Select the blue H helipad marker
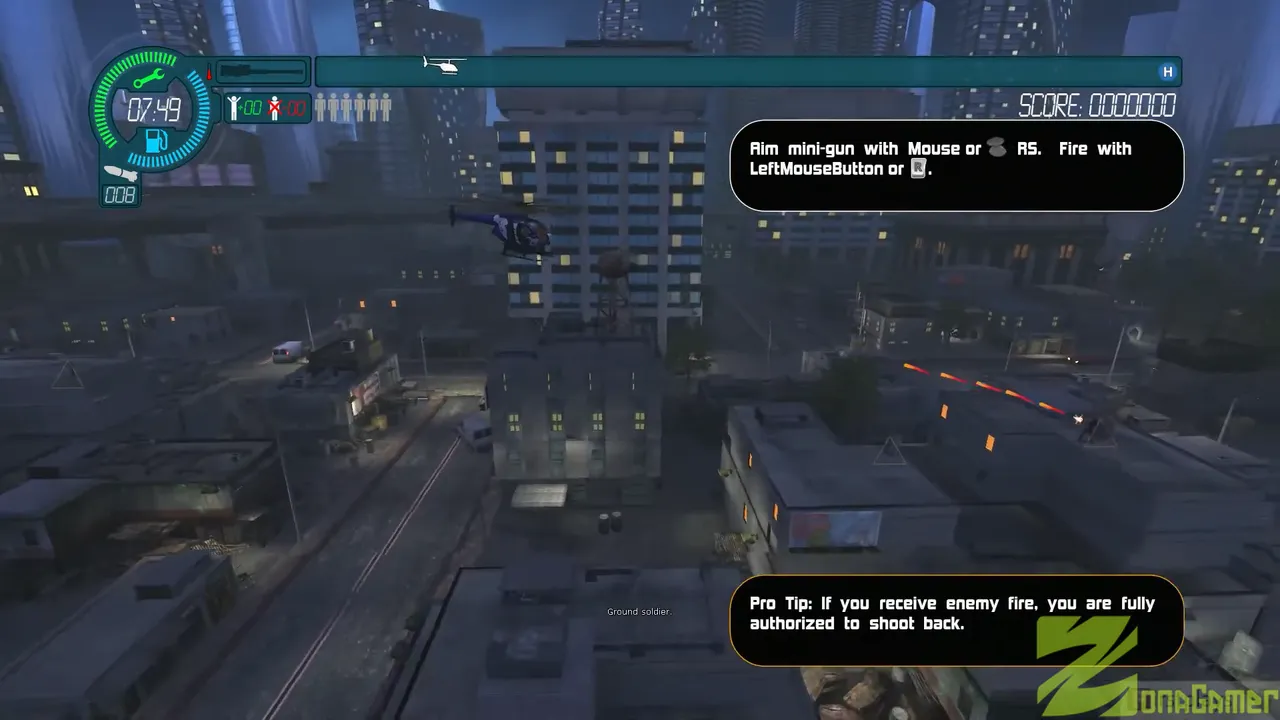The height and width of the screenshot is (720, 1280). (1166, 72)
